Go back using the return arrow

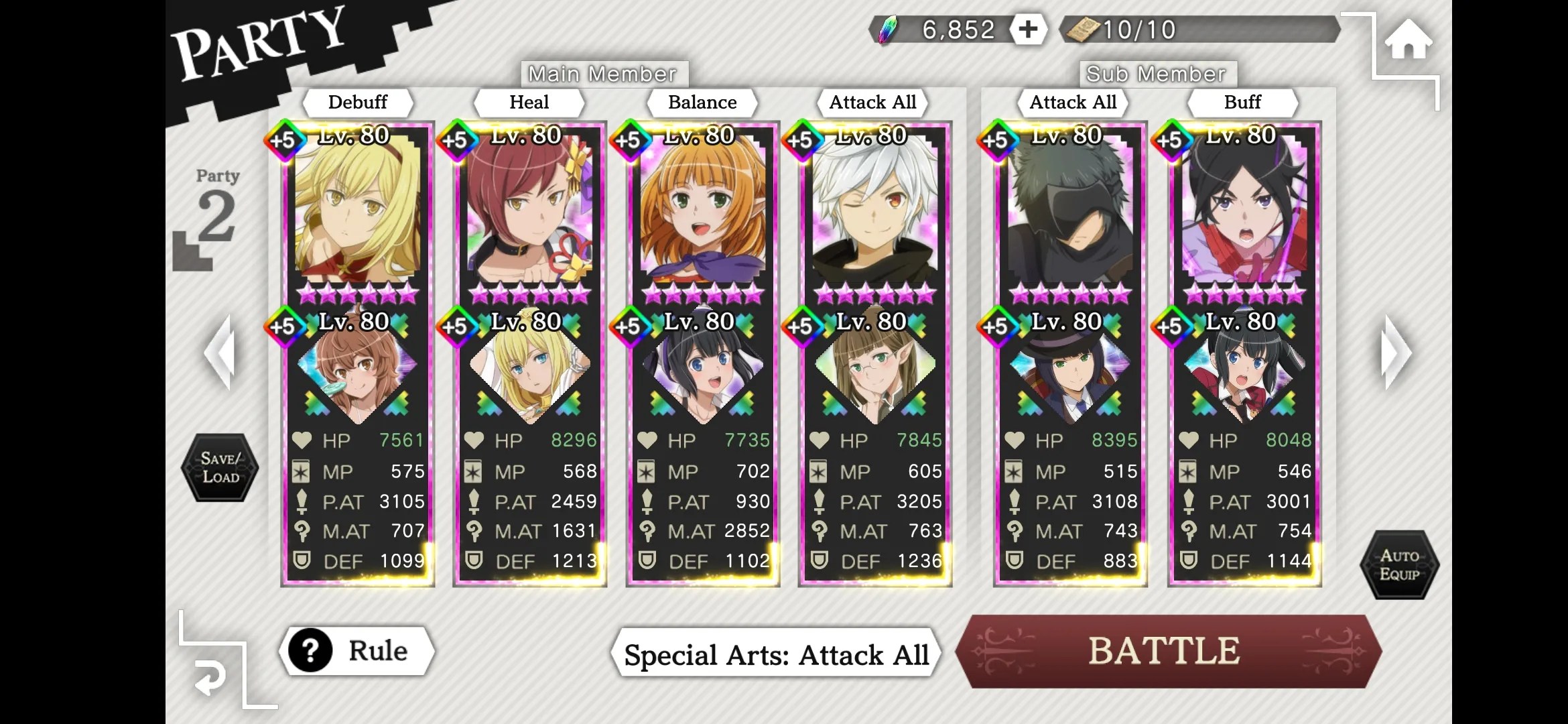pyautogui.click(x=210, y=678)
